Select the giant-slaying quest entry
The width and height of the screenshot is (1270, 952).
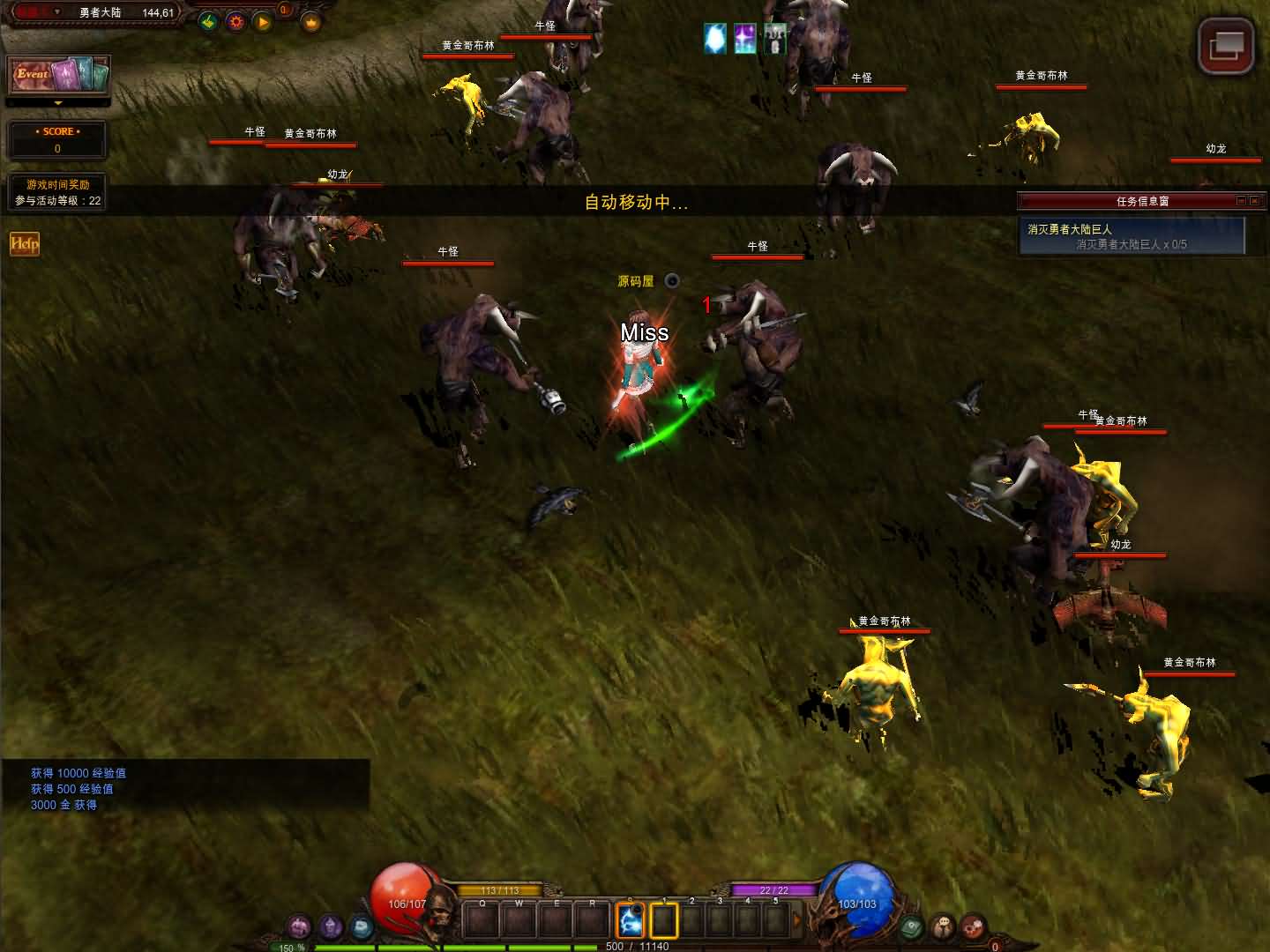coord(1131,236)
